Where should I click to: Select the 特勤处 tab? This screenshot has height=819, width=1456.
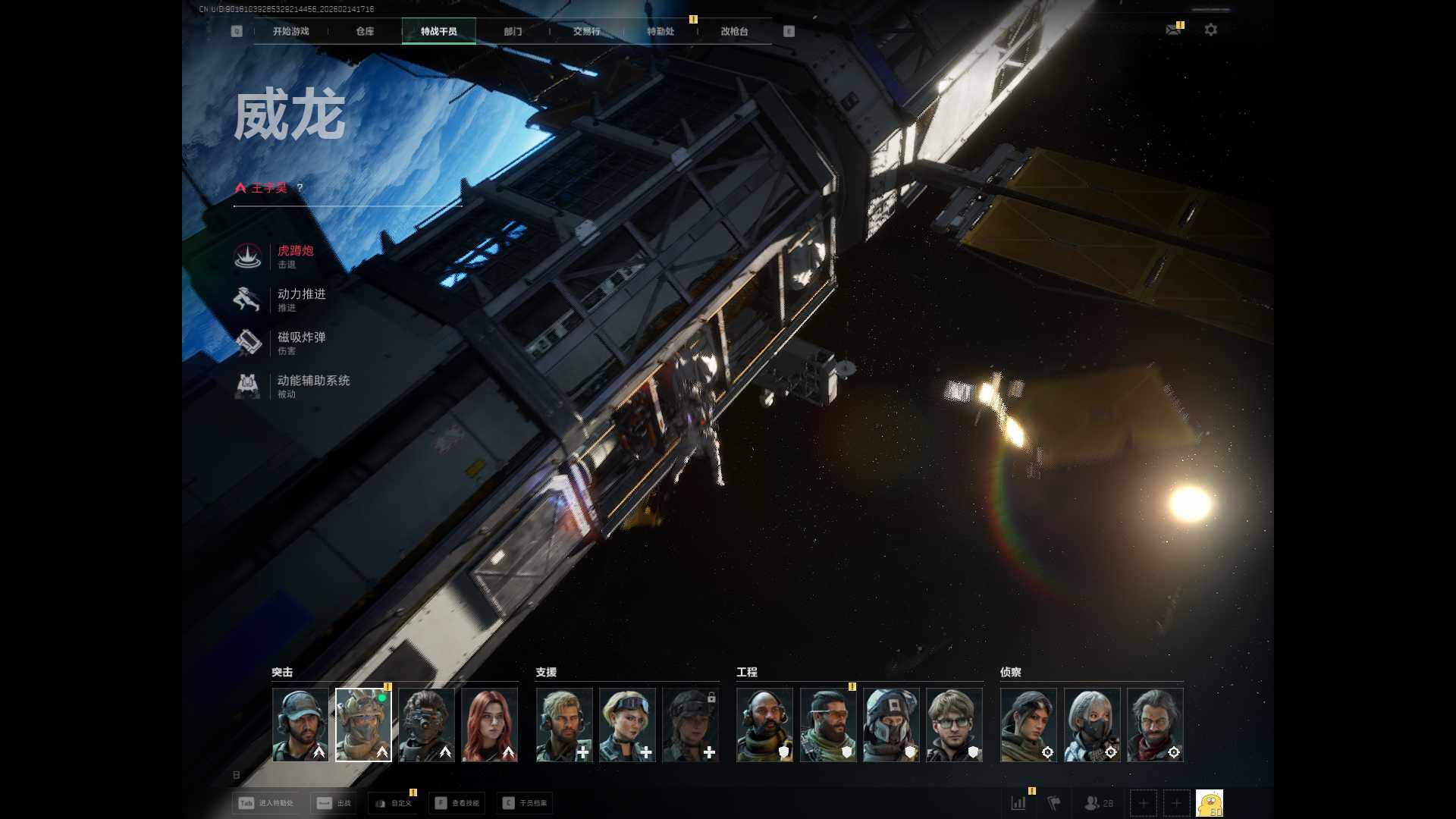[x=660, y=31]
